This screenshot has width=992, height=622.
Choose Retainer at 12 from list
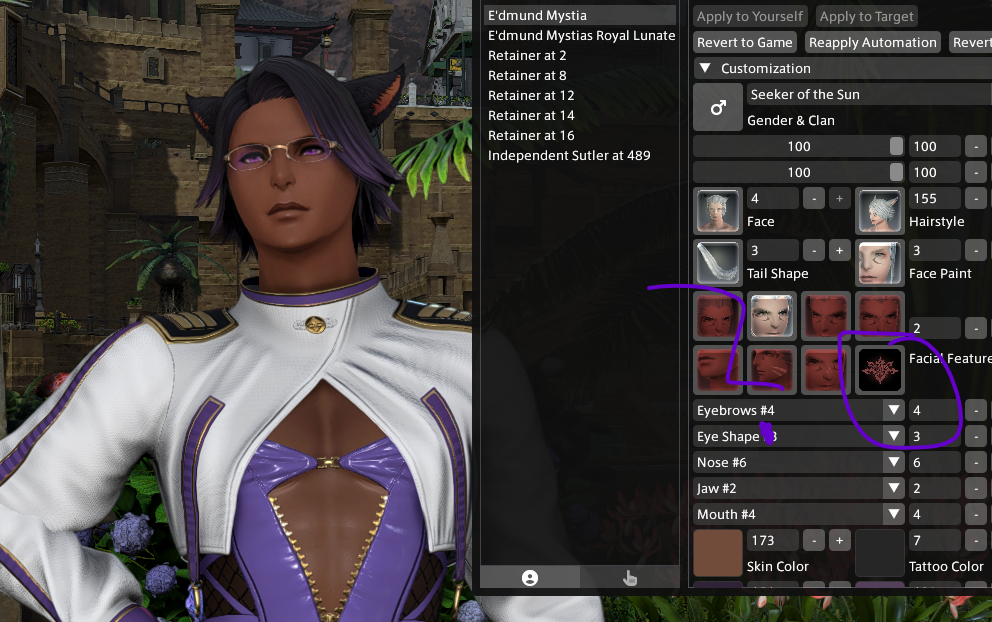[x=531, y=95]
